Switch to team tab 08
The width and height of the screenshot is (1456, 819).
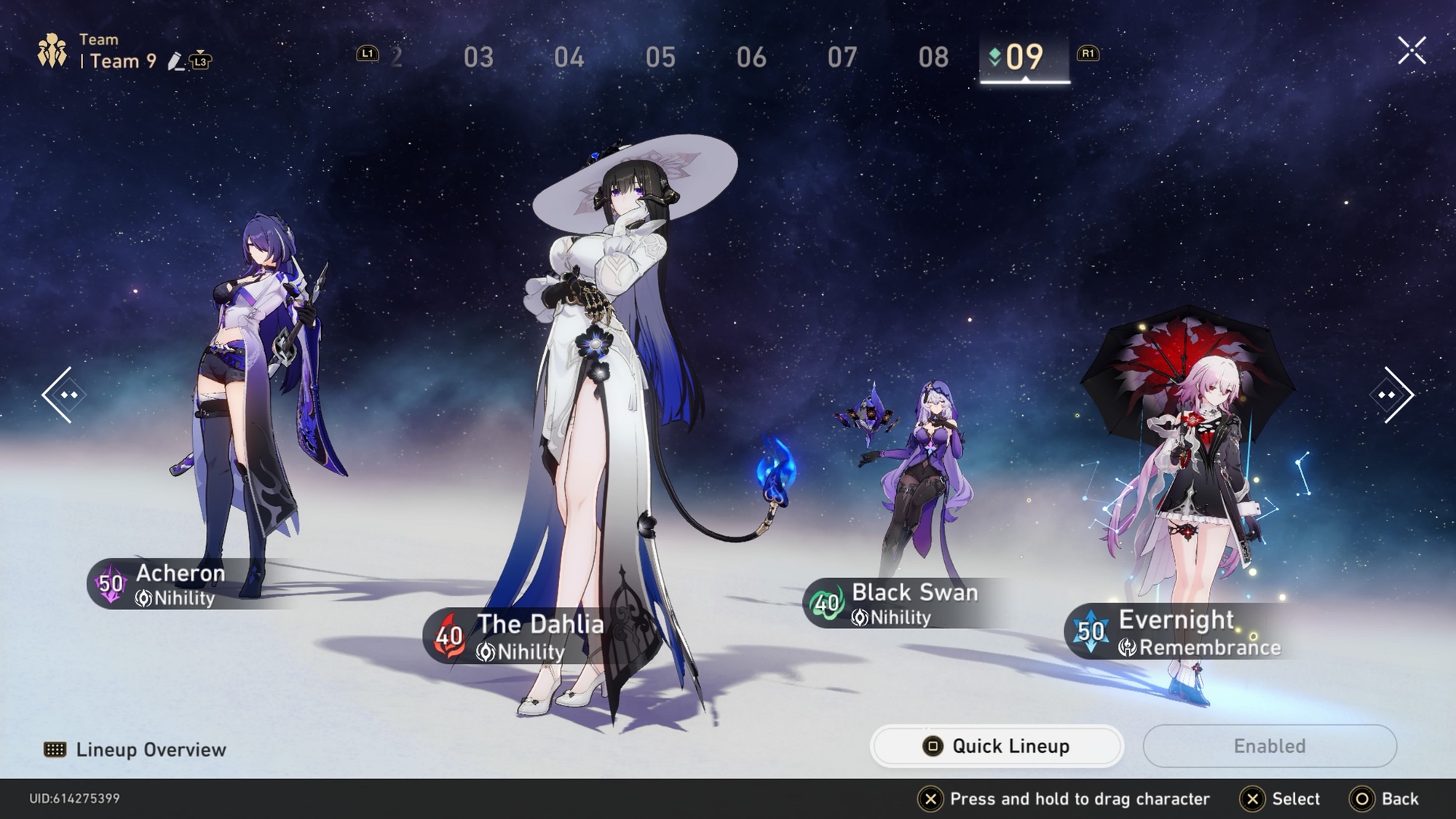(x=933, y=57)
